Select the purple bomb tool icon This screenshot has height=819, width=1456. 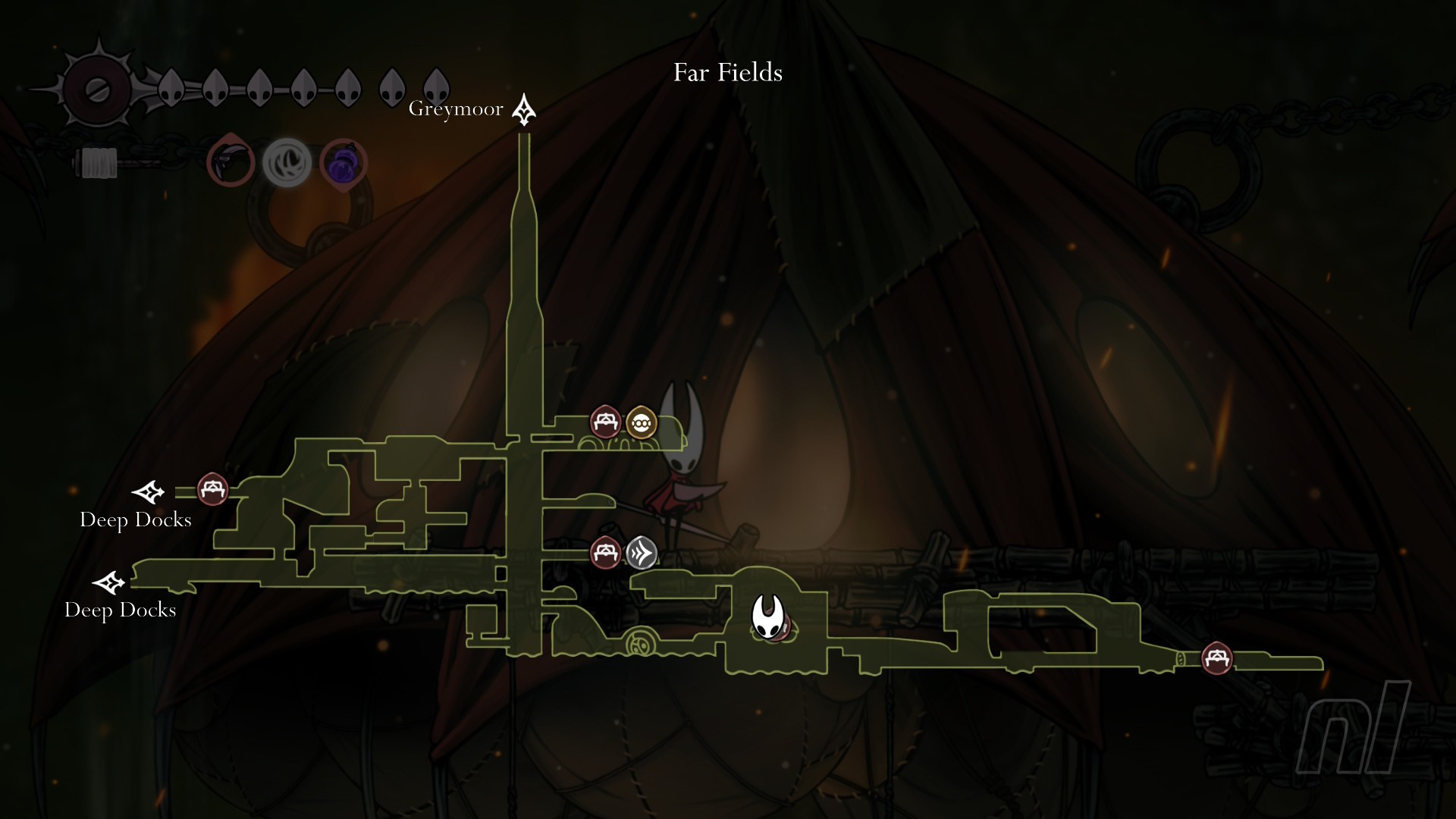[x=344, y=162]
